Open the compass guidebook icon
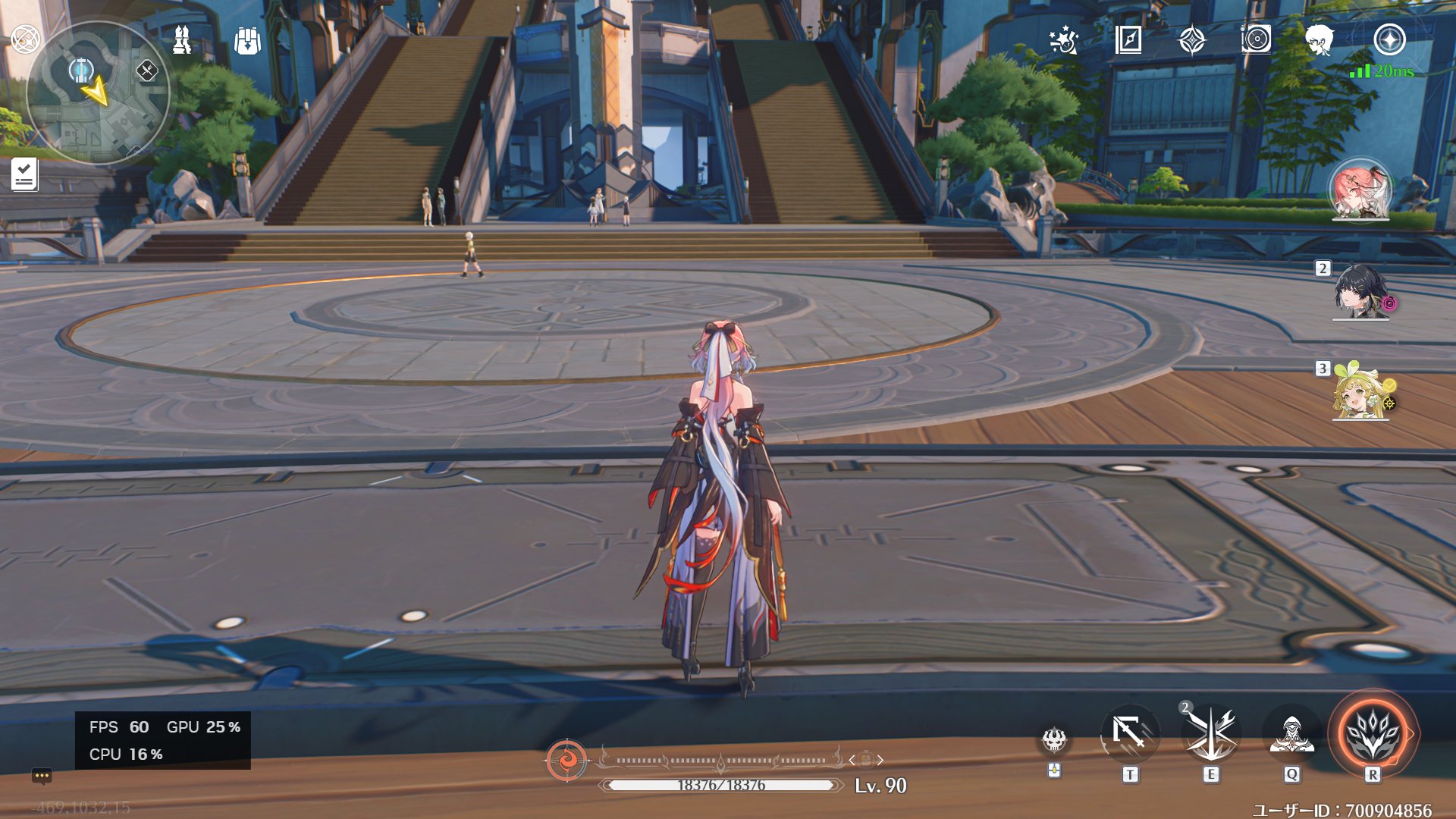Screen dimensions: 1456x819 [1128, 39]
